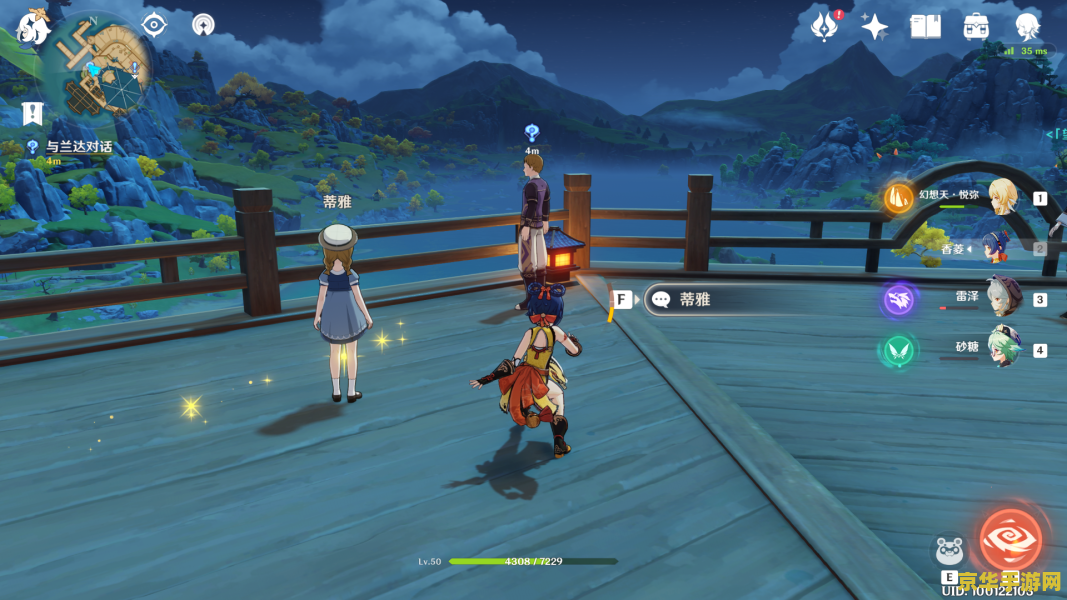Use the Guoba panda elemental skill

[x=949, y=552]
